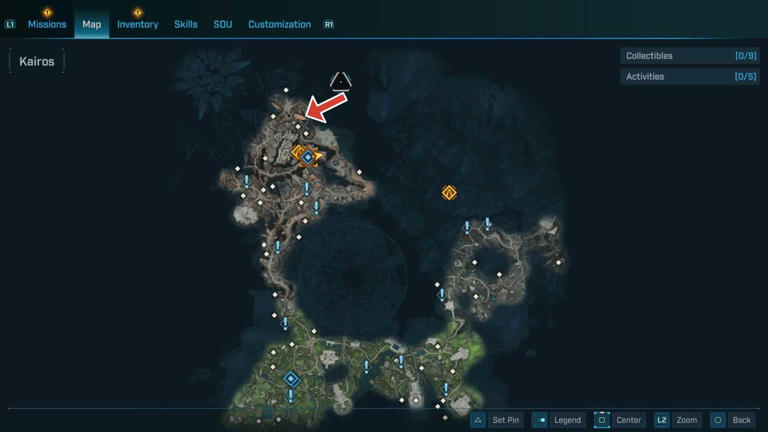Screen dimensions: 768x432
Task: Select the Map tab
Action: 91,24
